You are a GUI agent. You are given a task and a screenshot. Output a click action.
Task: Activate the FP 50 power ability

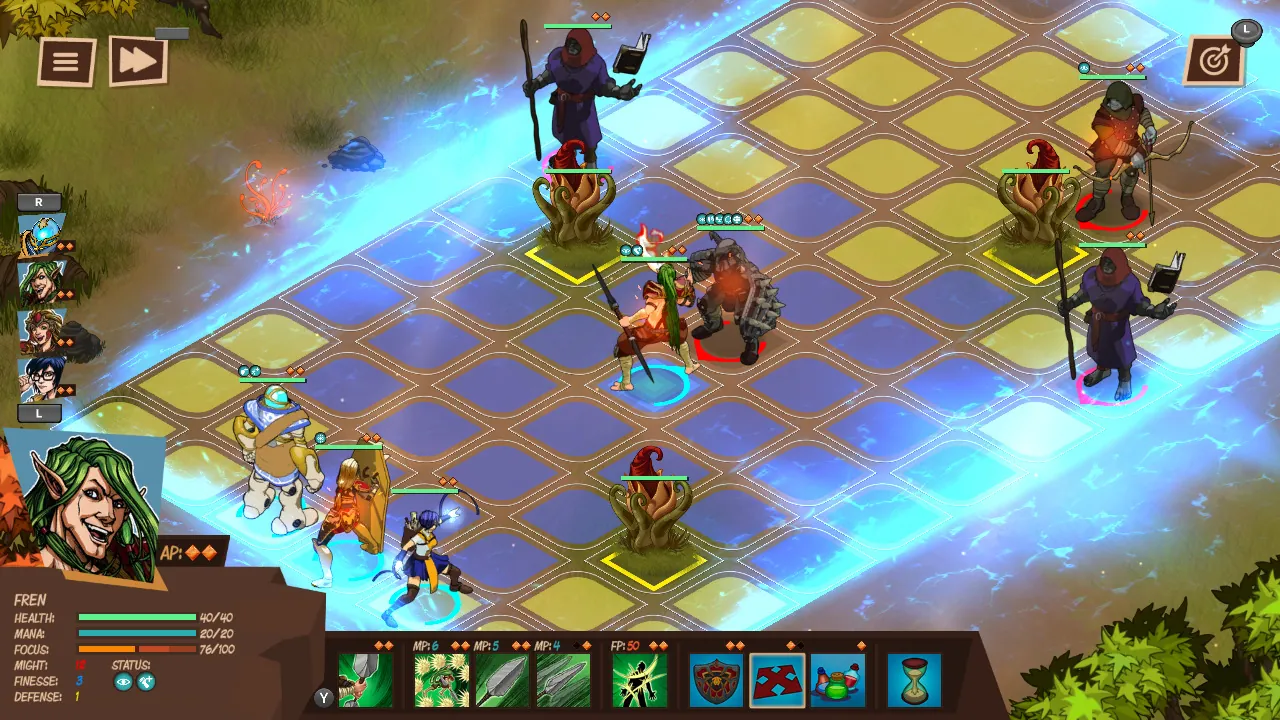pos(638,680)
